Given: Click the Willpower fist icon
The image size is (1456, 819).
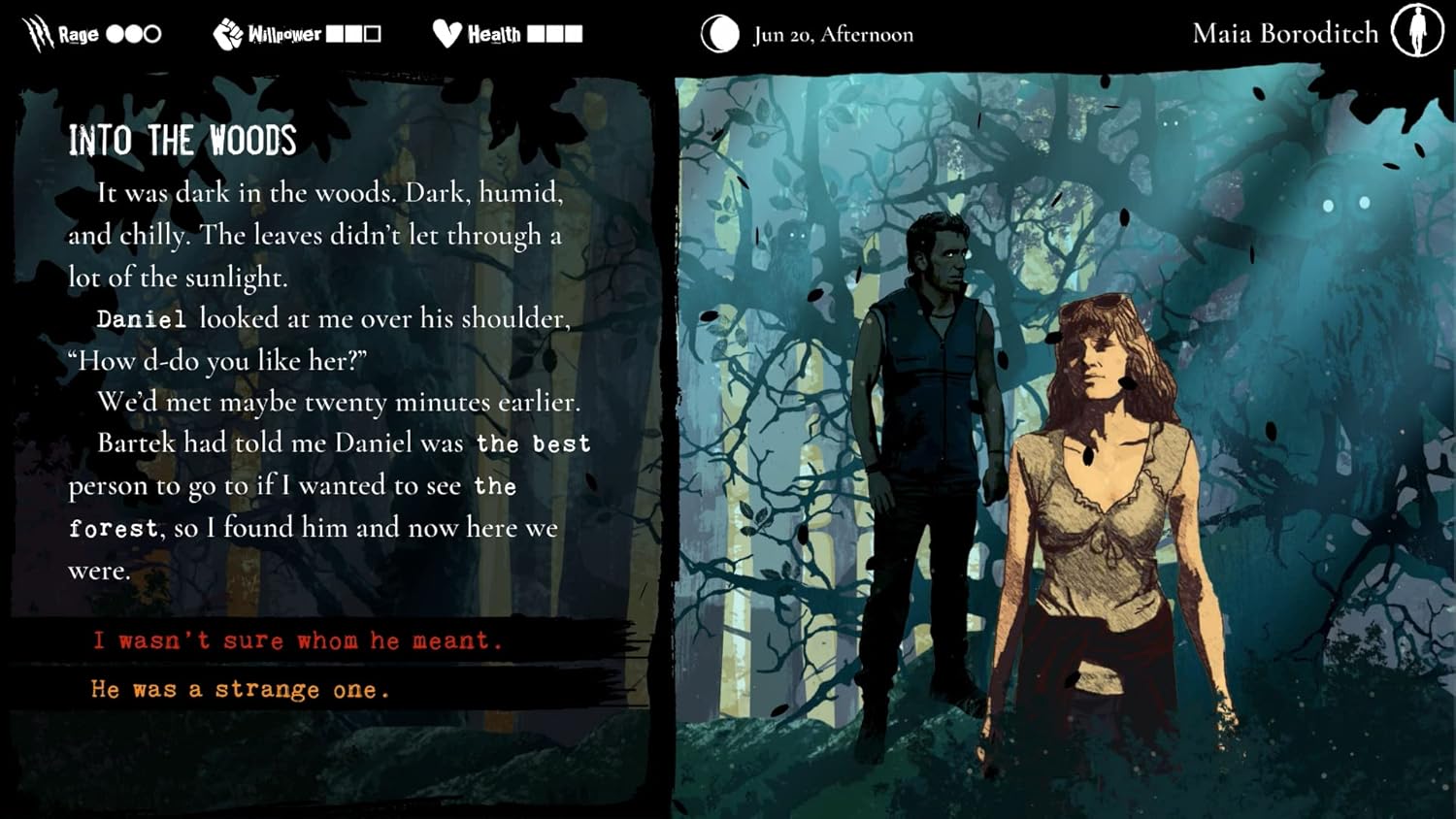Looking at the screenshot, I should (x=228, y=33).
